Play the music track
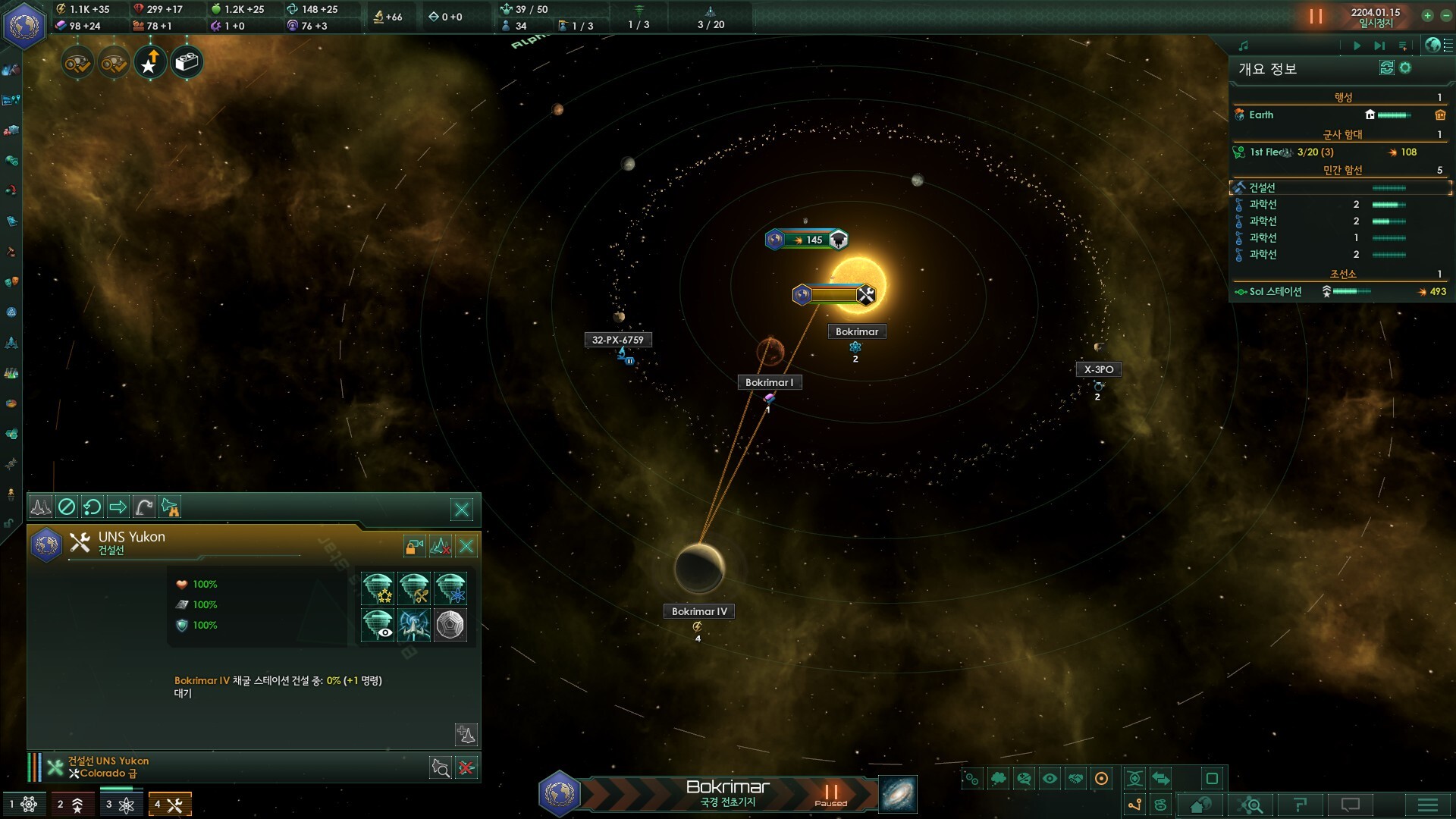The image size is (1456, 819). tap(1357, 46)
